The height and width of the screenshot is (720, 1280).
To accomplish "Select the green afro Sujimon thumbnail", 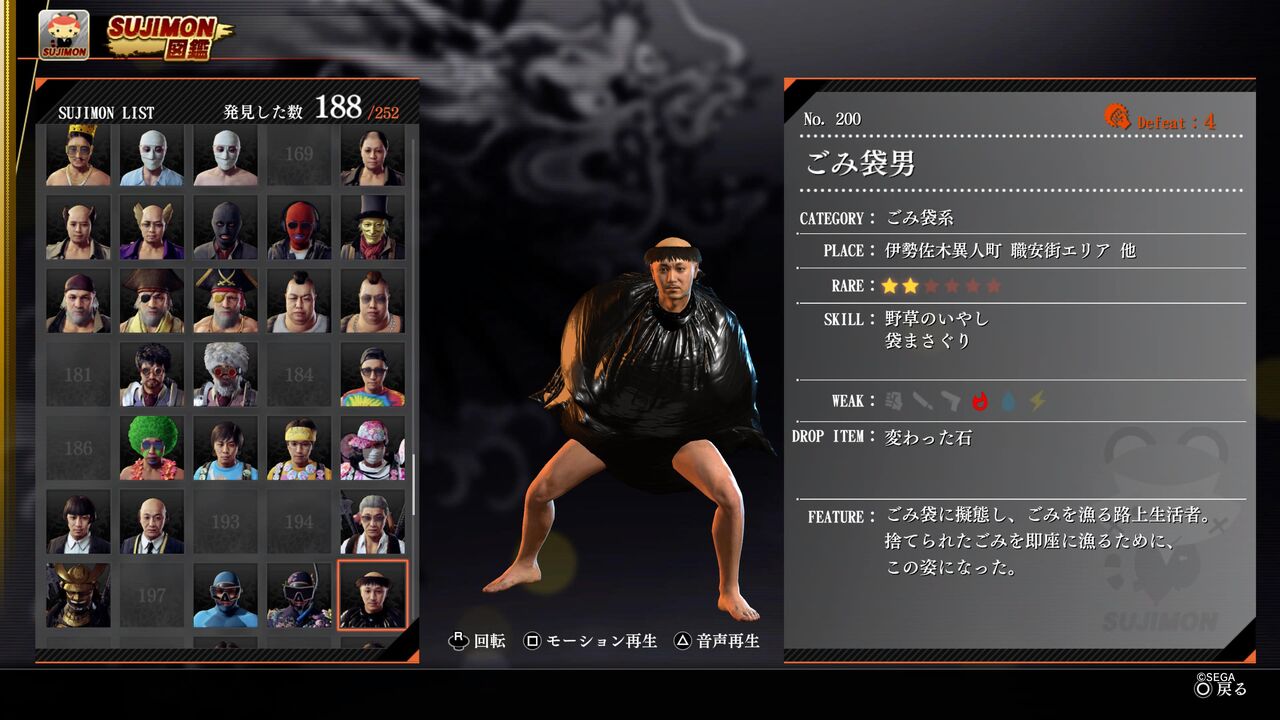I will tap(152, 448).
